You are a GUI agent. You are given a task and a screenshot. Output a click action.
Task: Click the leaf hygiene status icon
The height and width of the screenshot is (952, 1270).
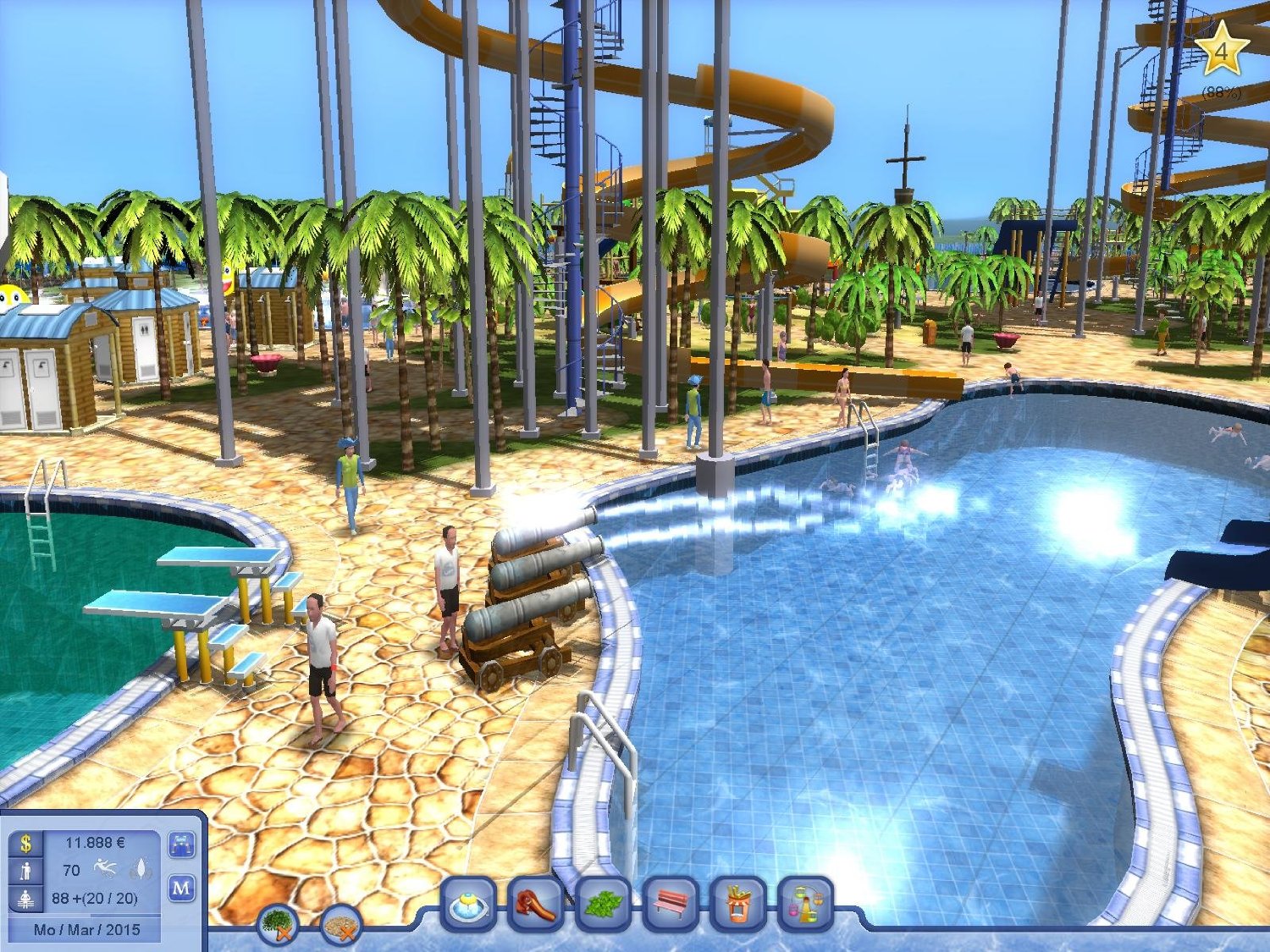(141, 869)
